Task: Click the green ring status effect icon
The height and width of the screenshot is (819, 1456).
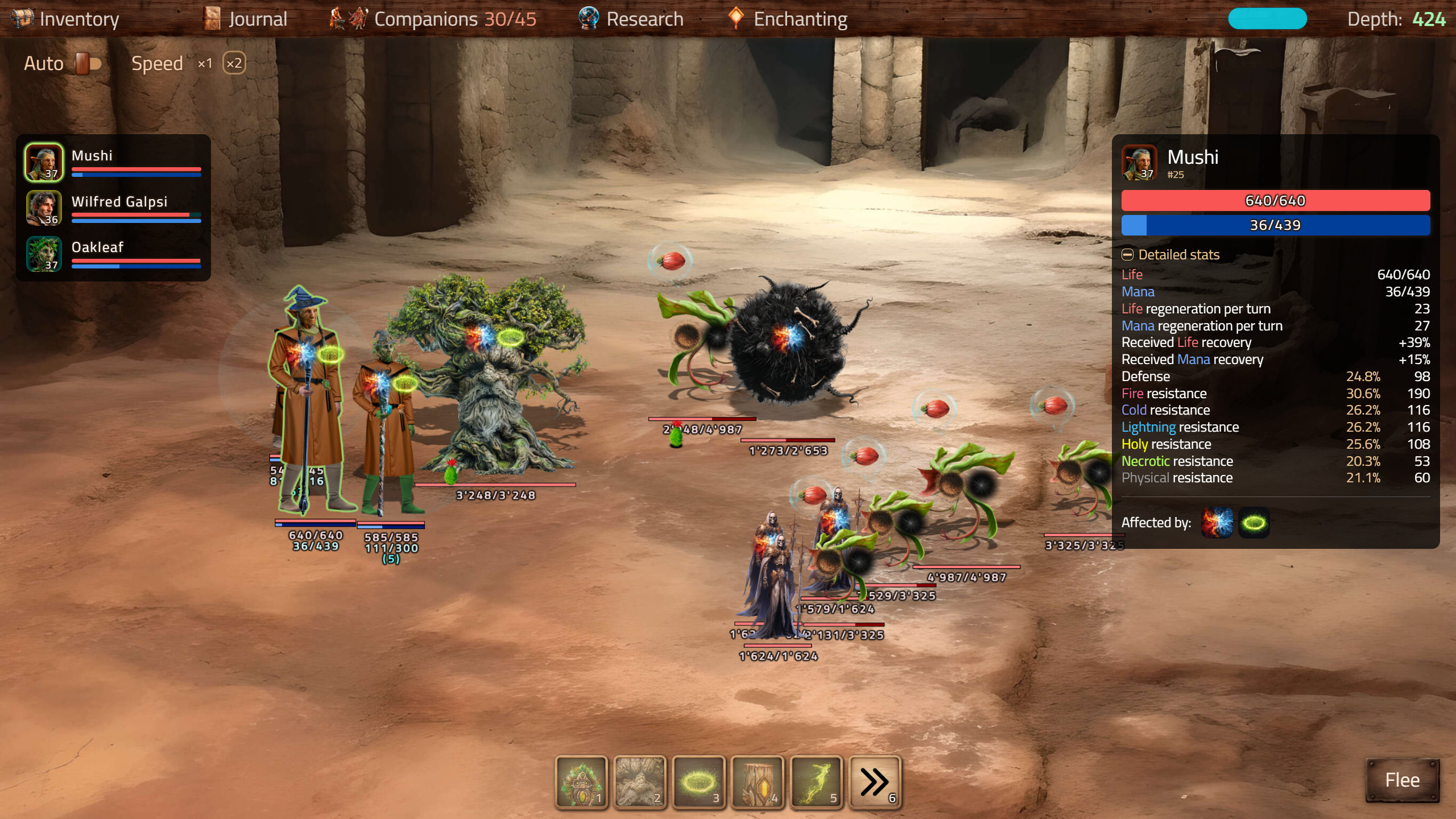Action: (1254, 523)
